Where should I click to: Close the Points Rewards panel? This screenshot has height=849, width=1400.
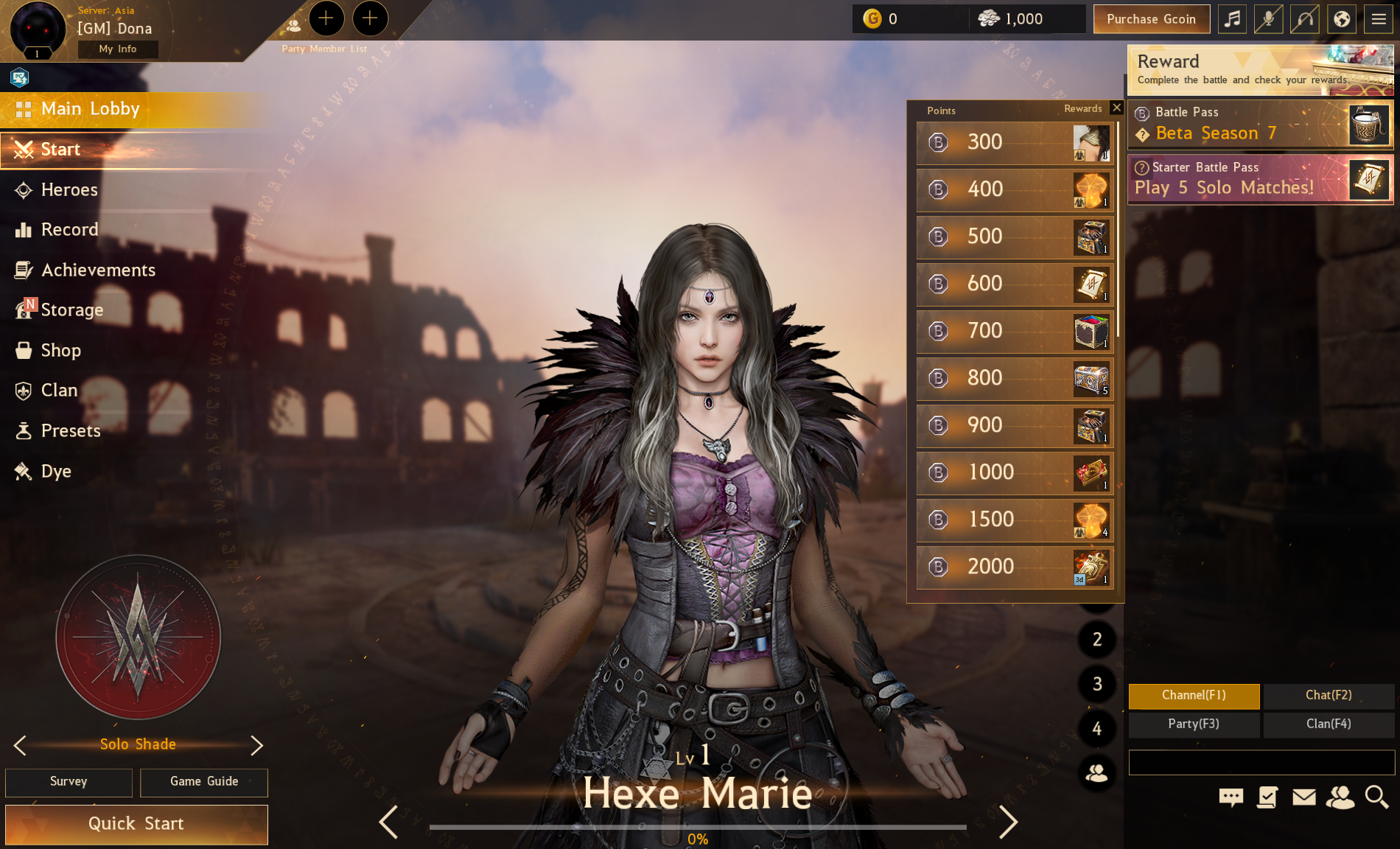(x=1117, y=108)
